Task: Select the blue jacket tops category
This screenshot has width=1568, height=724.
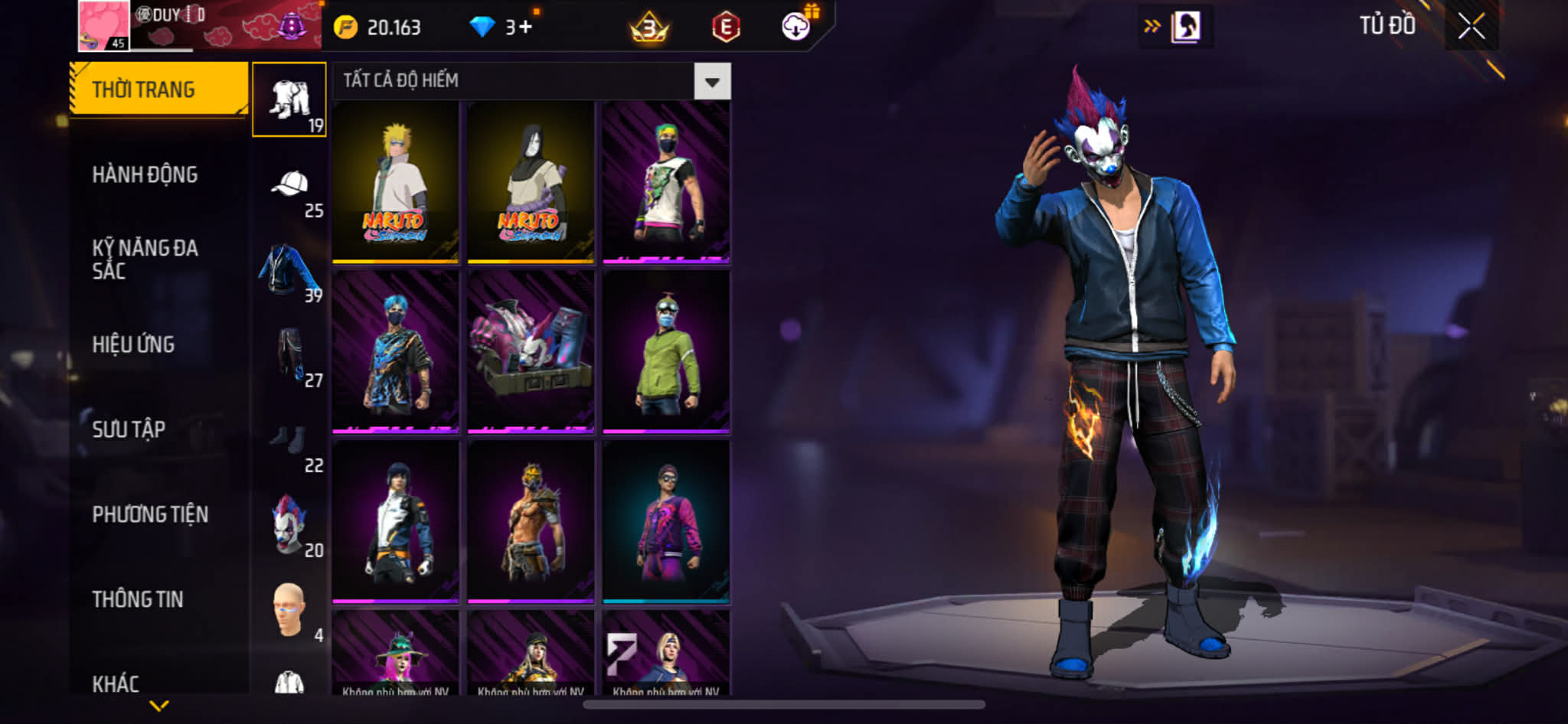Action: [x=289, y=270]
